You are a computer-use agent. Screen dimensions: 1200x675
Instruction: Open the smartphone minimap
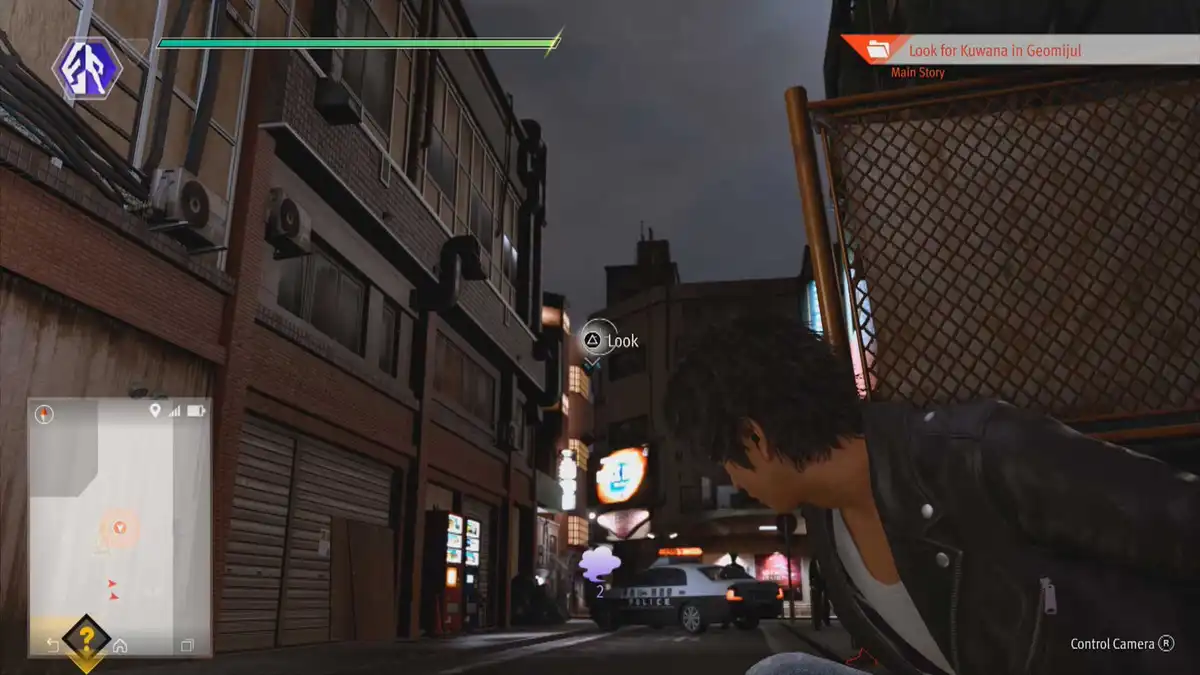pyautogui.click(x=119, y=525)
